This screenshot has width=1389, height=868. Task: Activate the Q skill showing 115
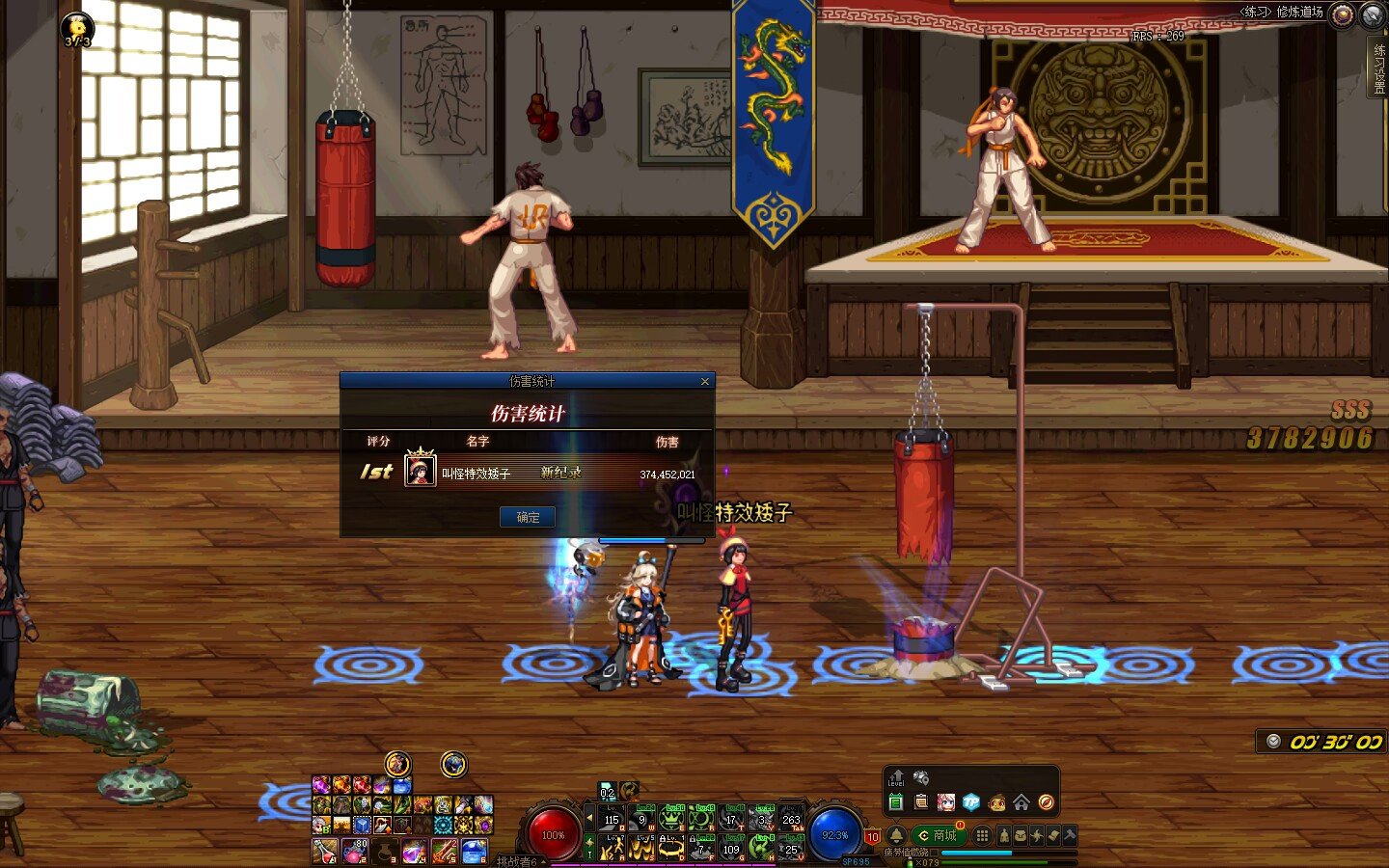(613, 819)
